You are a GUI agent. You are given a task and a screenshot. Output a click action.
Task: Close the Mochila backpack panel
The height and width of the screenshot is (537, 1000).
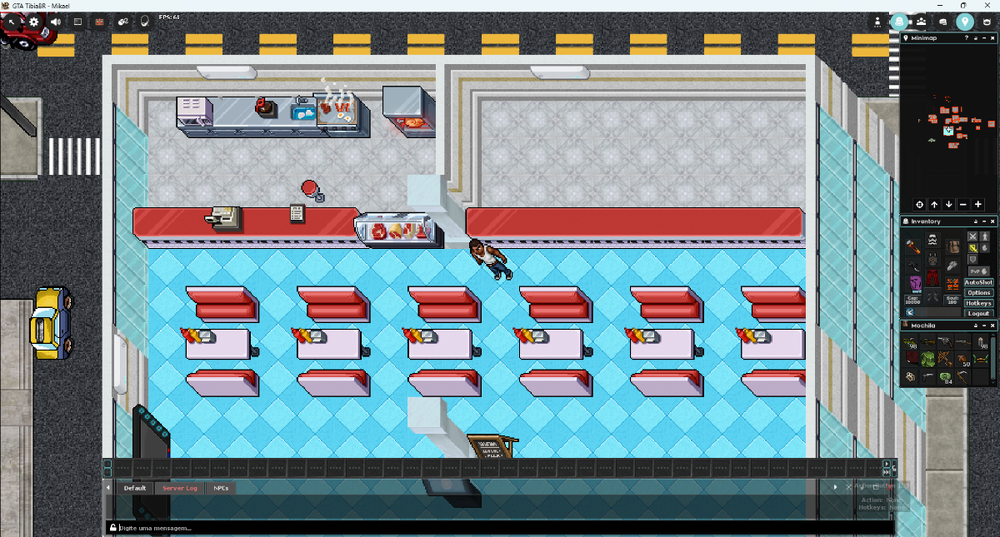tap(991, 325)
